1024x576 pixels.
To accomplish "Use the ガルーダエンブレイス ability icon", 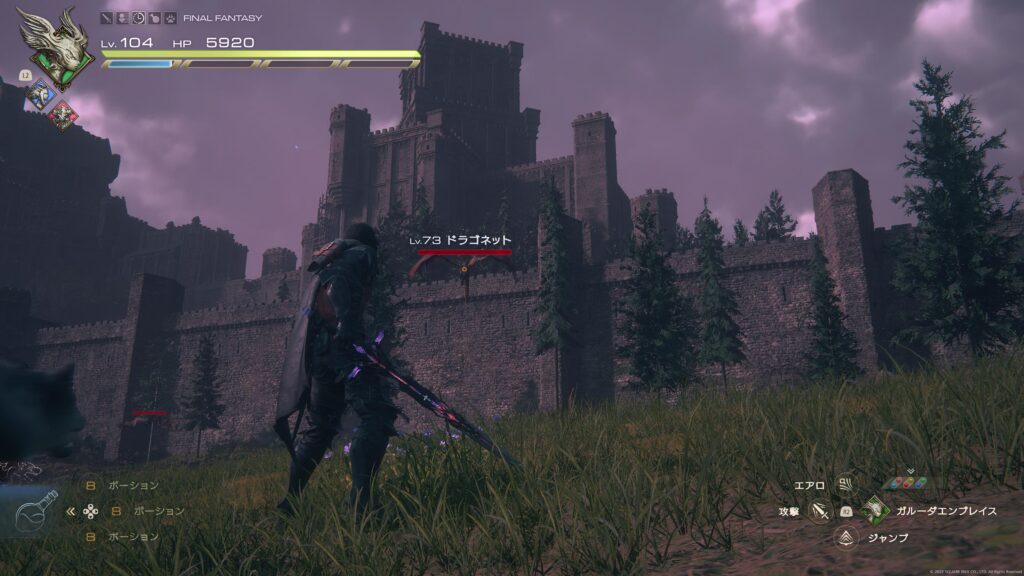I will point(874,511).
